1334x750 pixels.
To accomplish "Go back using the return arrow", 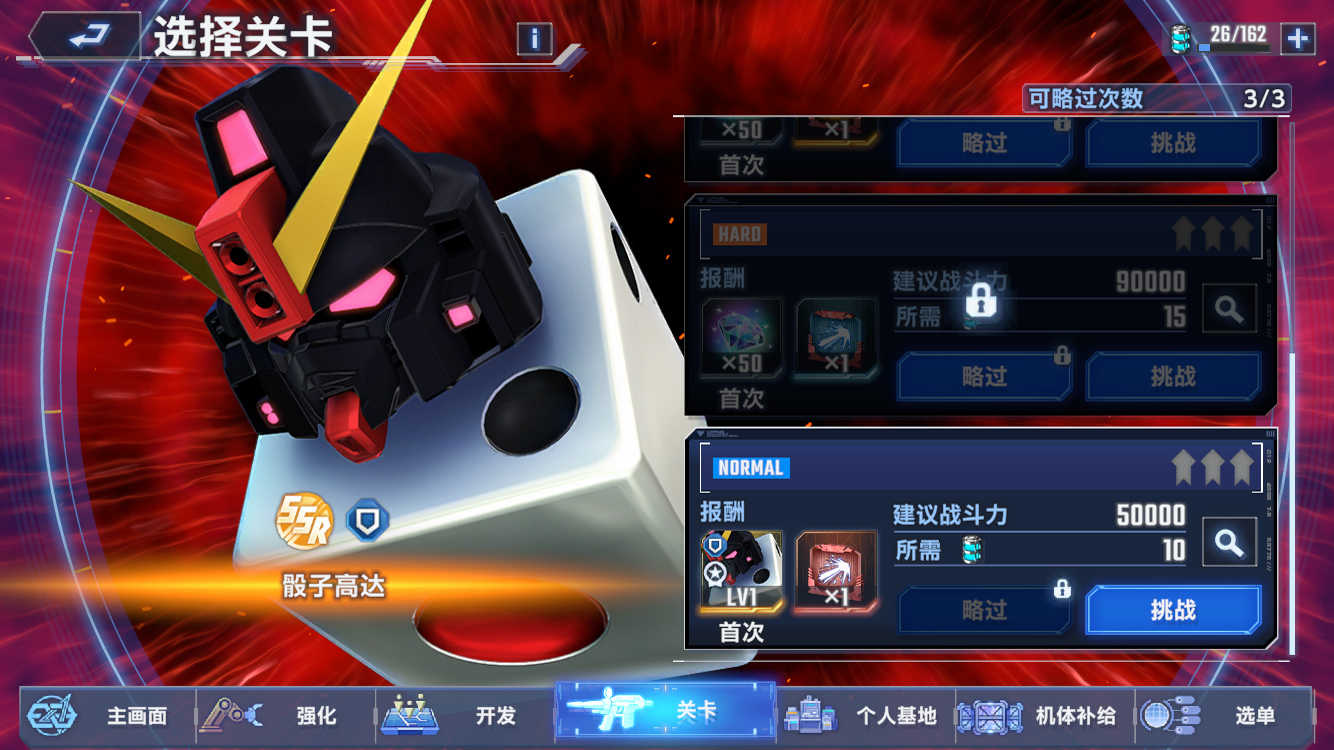I will point(87,37).
